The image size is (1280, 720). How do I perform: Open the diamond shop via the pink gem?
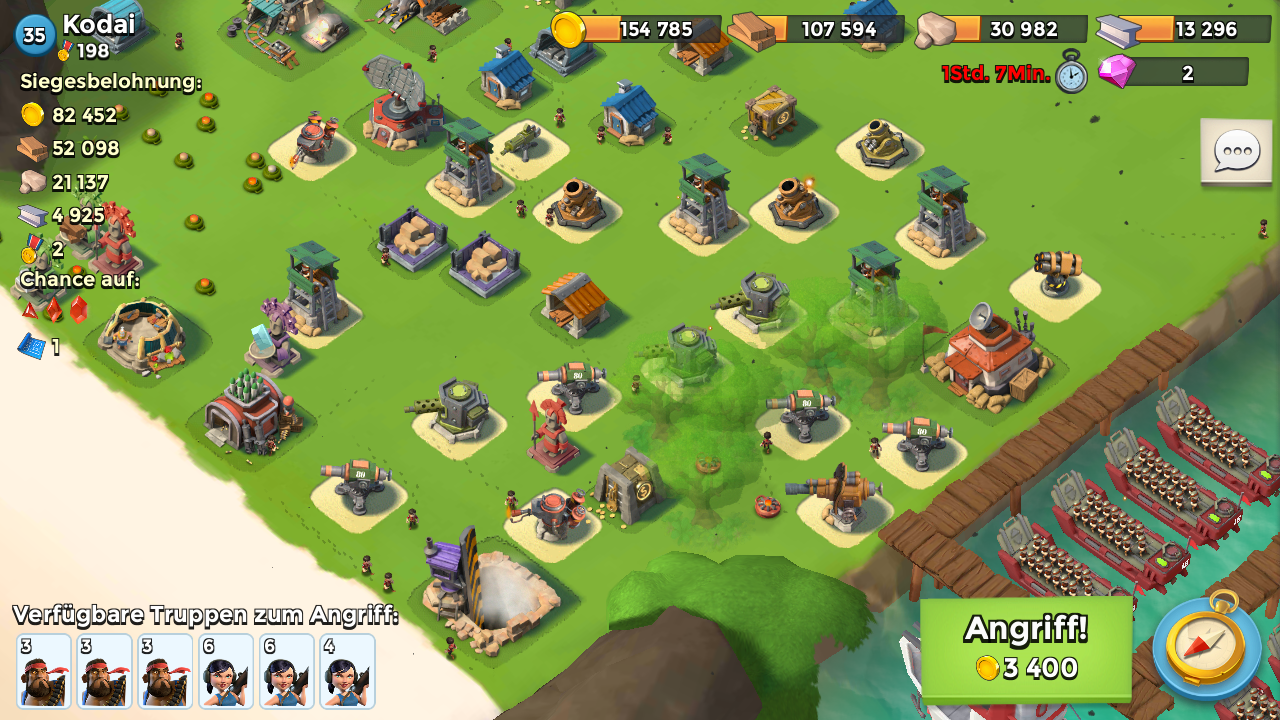1116,72
